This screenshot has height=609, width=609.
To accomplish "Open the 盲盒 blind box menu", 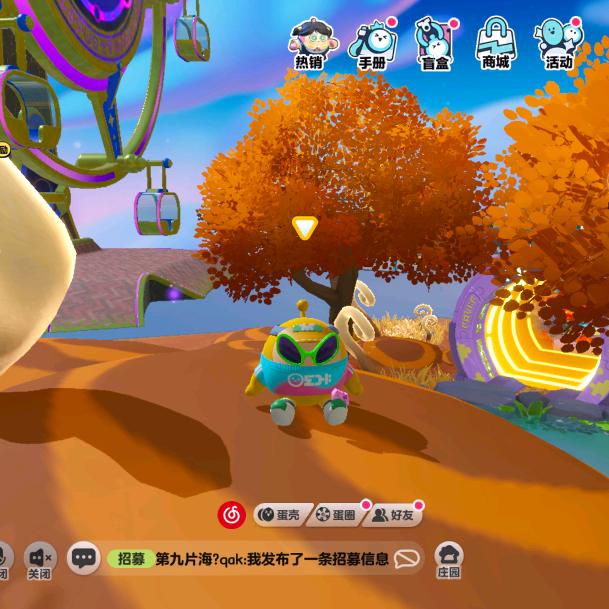I will (x=434, y=44).
